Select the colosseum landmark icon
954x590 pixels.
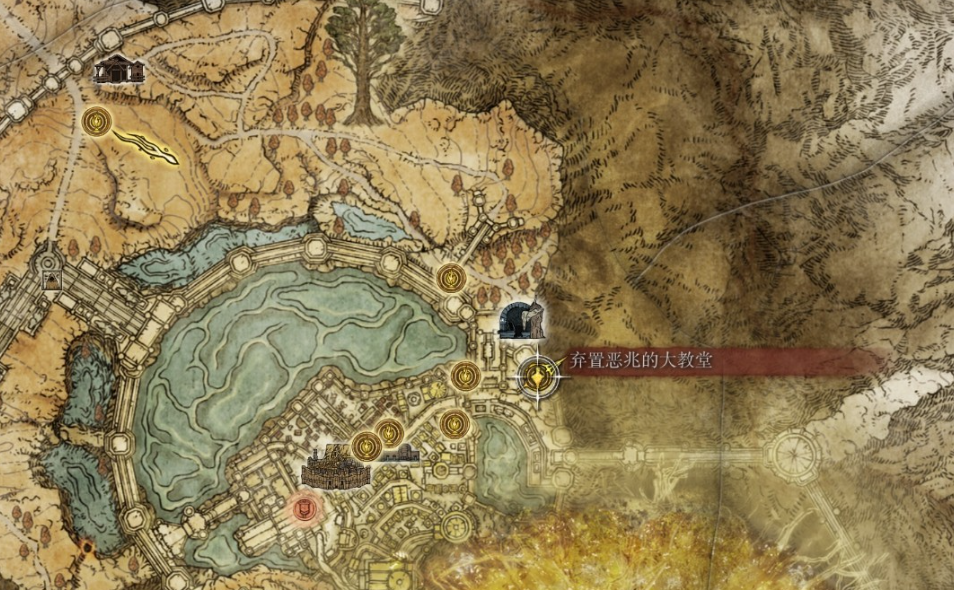click(333, 467)
